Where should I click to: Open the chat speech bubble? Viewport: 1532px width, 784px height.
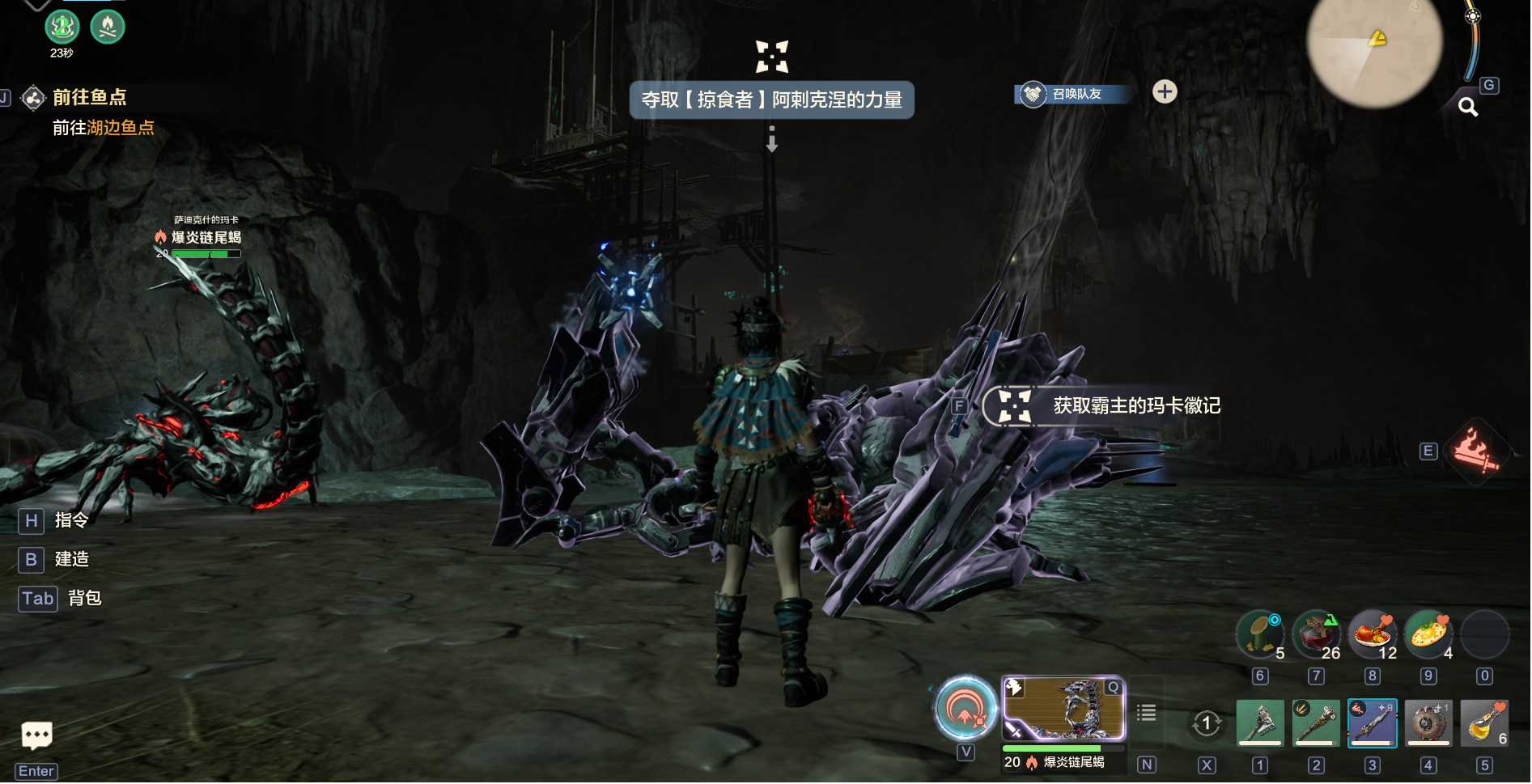(36, 735)
